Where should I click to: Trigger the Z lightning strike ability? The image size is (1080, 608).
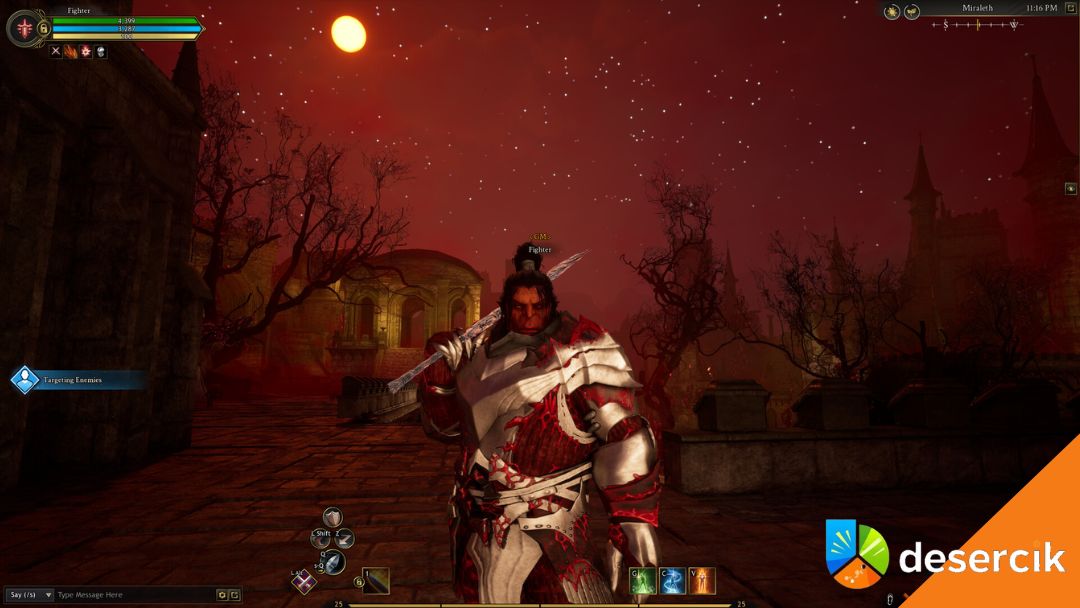click(x=345, y=538)
